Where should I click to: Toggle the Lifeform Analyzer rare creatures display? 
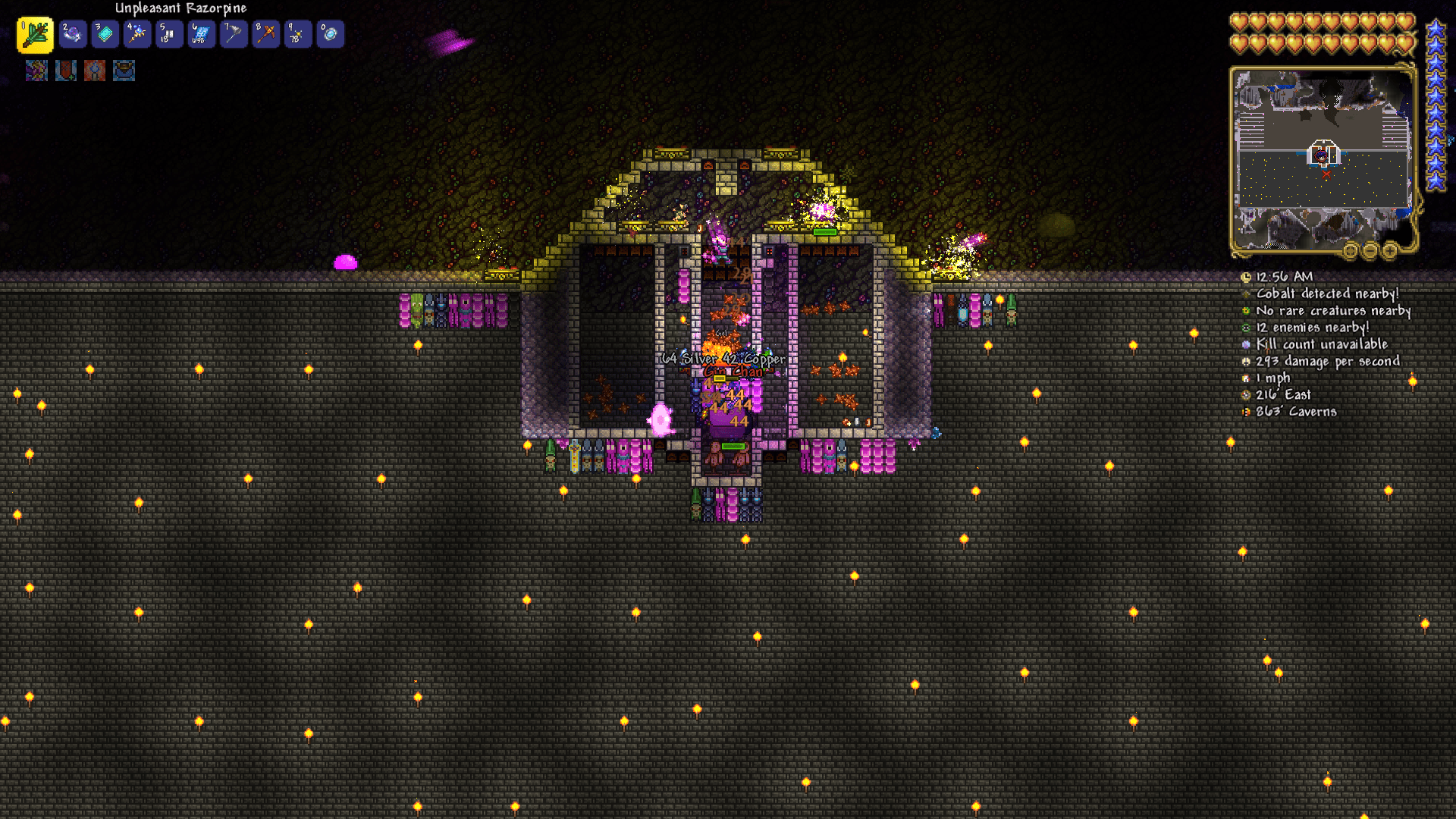click(1245, 311)
